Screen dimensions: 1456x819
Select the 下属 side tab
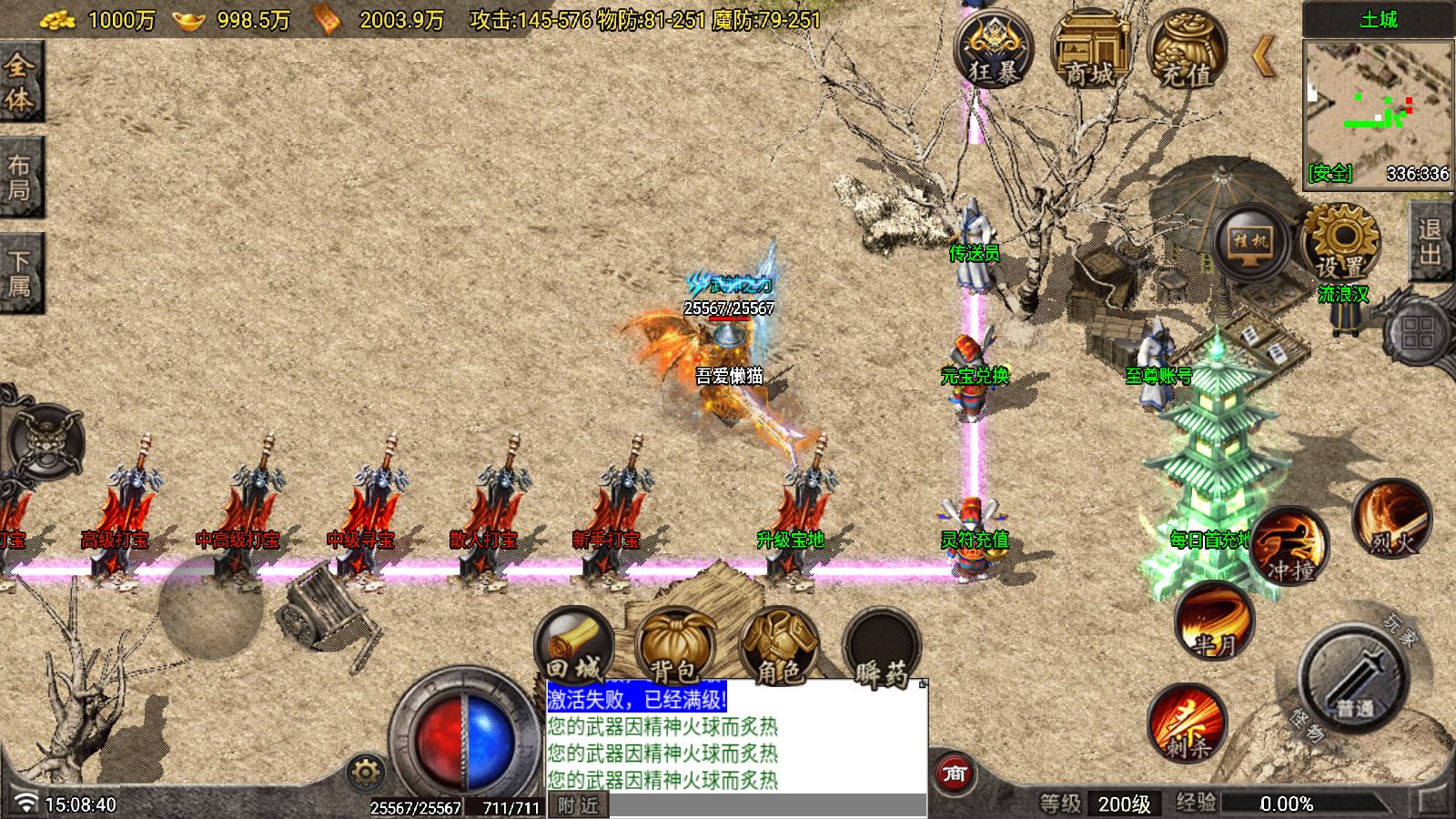click(x=20, y=273)
